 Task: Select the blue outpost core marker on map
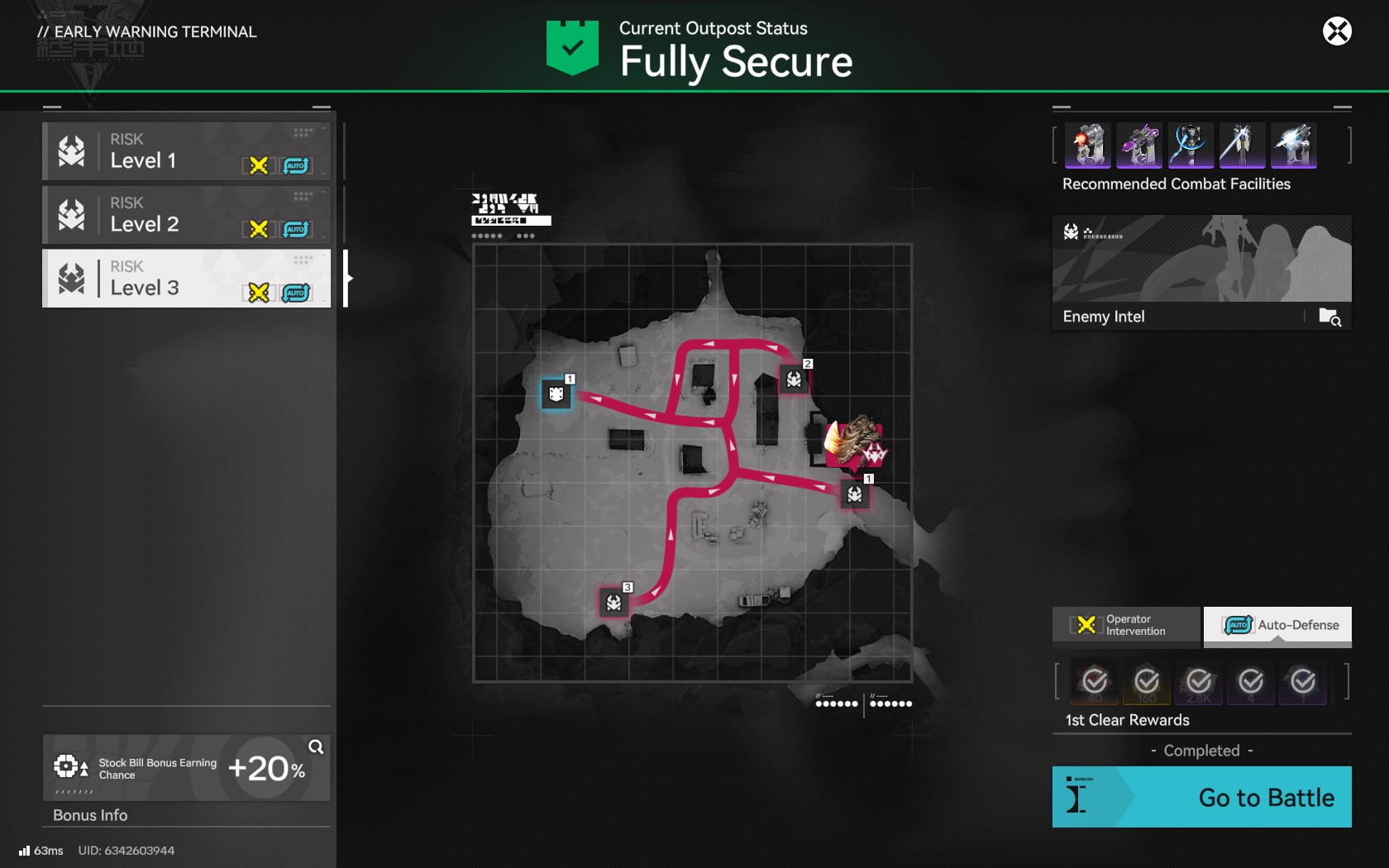coord(556,394)
